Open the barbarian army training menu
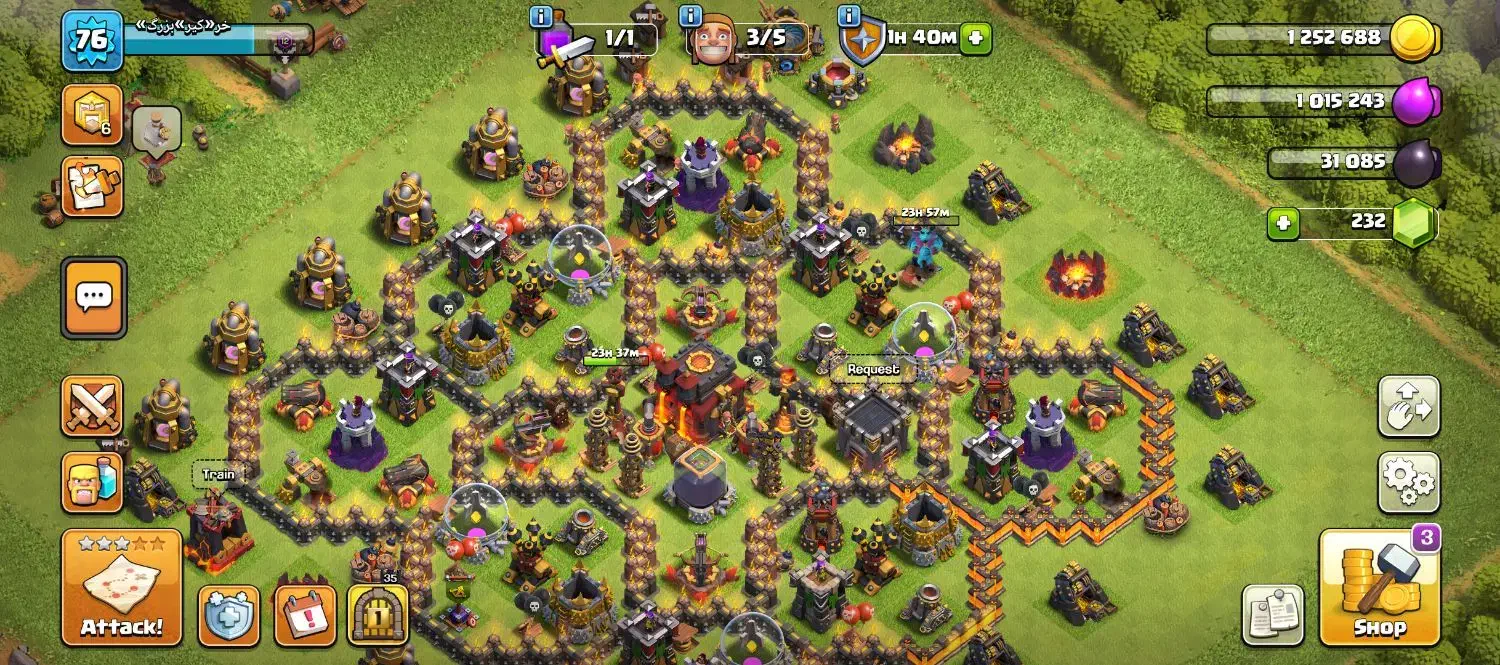 pyautogui.click(x=92, y=482)
